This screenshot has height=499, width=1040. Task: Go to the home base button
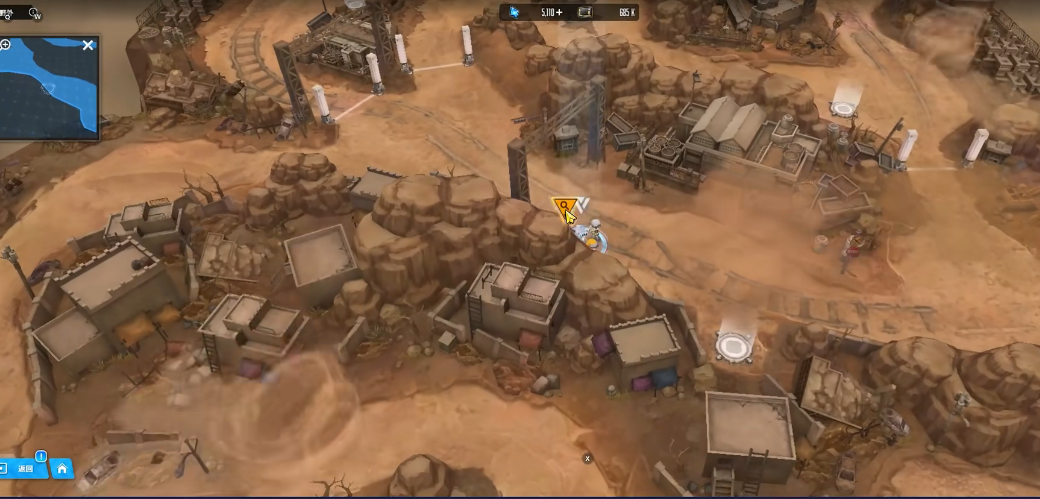[62, 468]
